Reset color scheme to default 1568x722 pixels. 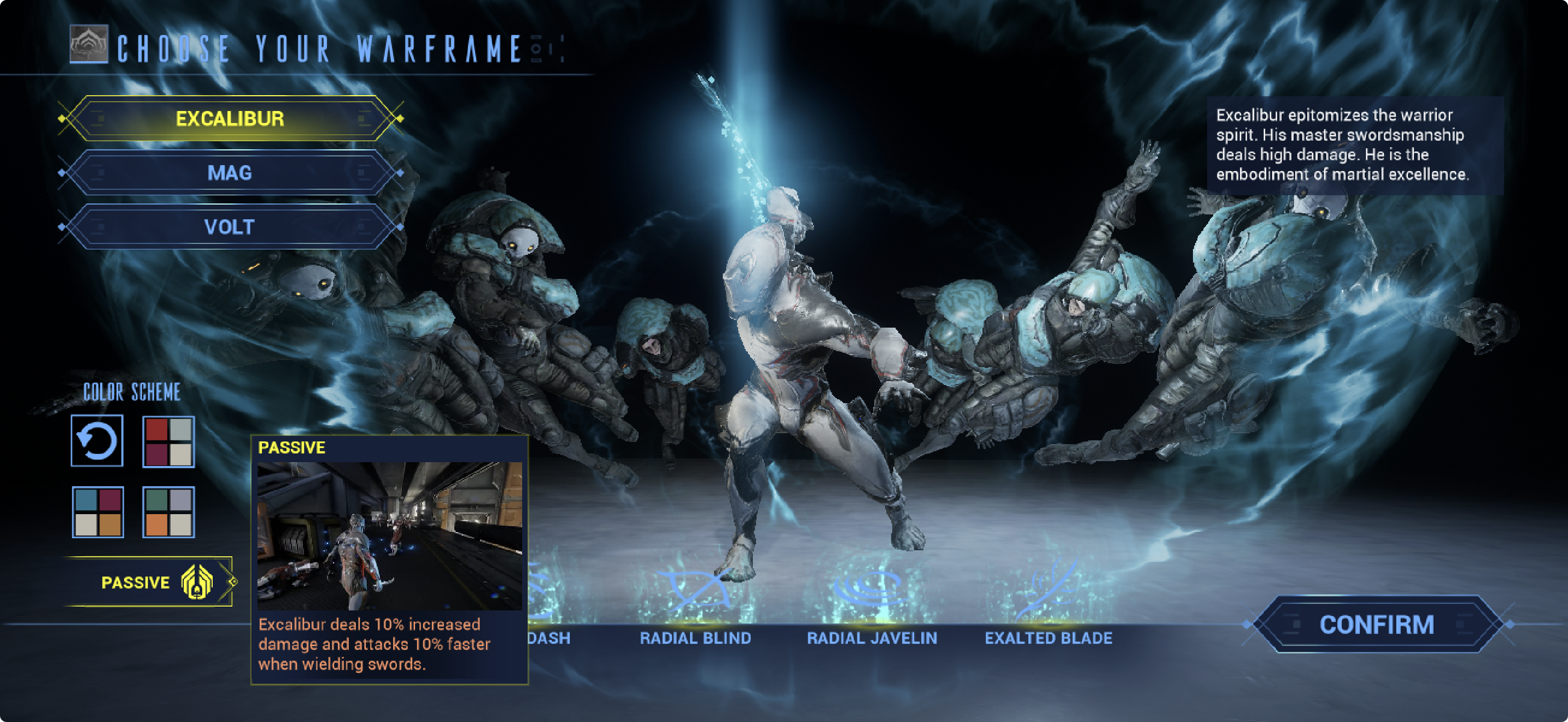[97, 441]
